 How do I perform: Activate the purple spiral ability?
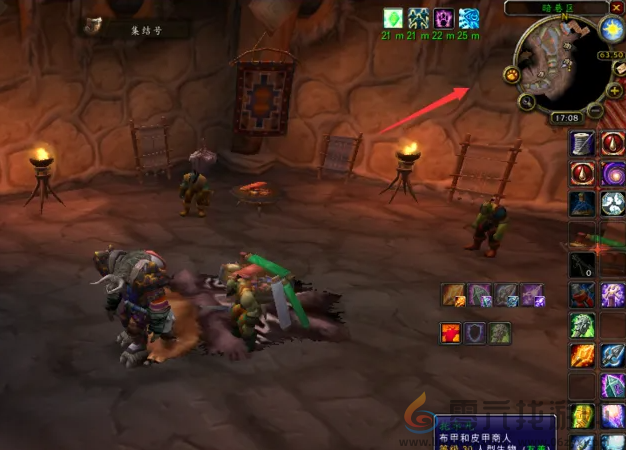click(x=613, y=173)
